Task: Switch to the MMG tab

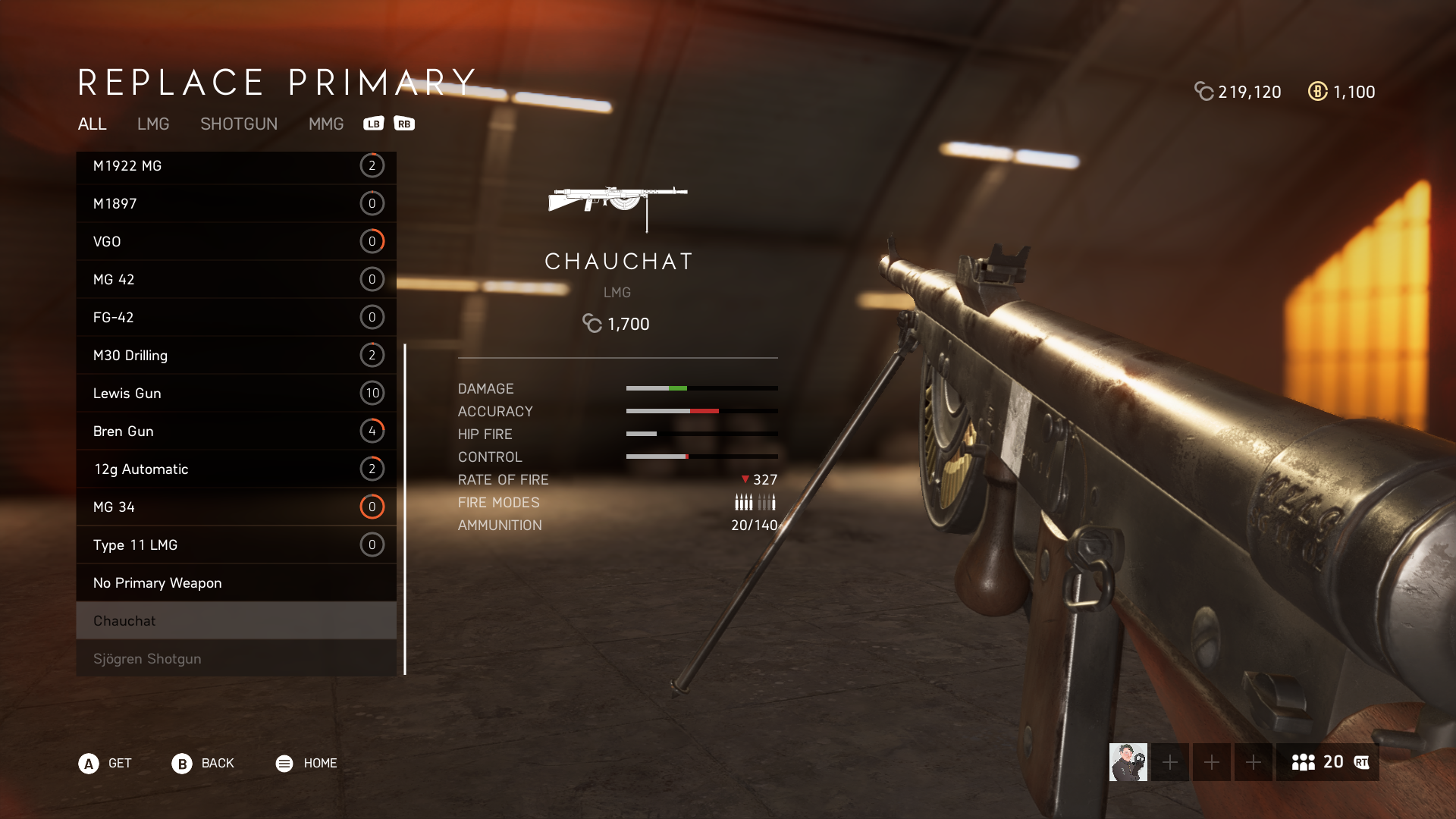Action: [x=325, y=124]
